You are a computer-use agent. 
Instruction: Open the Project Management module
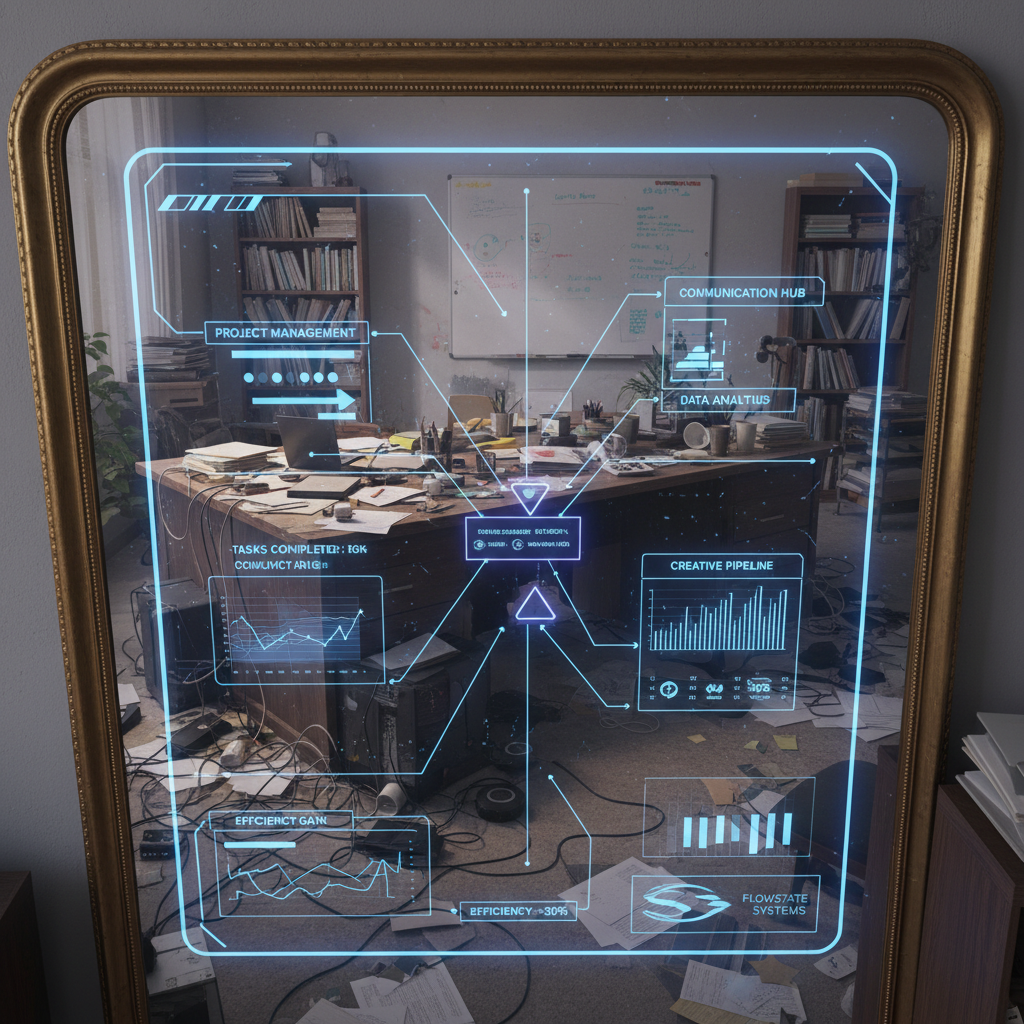click(286, 333)
